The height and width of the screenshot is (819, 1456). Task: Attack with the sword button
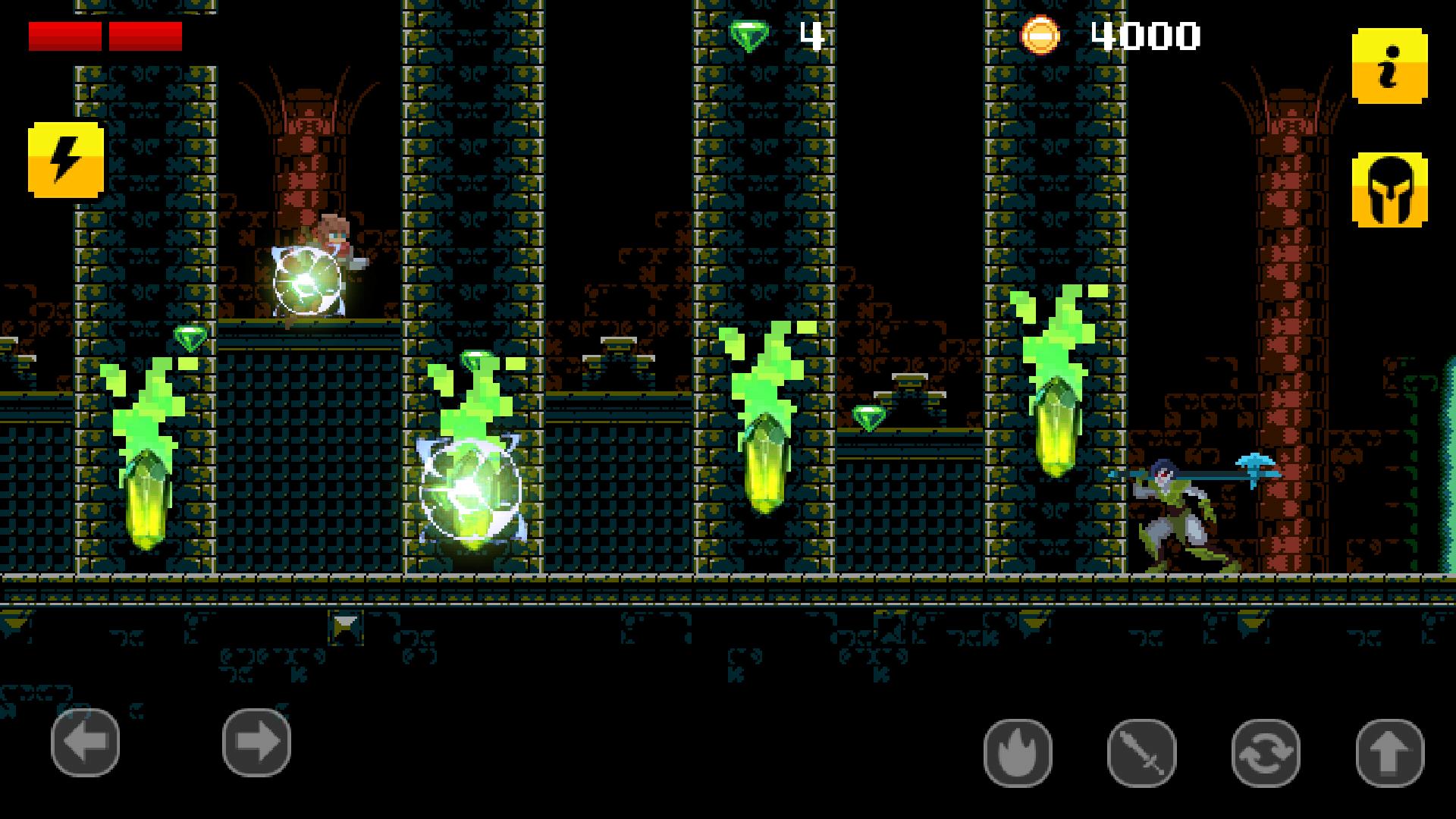coord(1141,753)
